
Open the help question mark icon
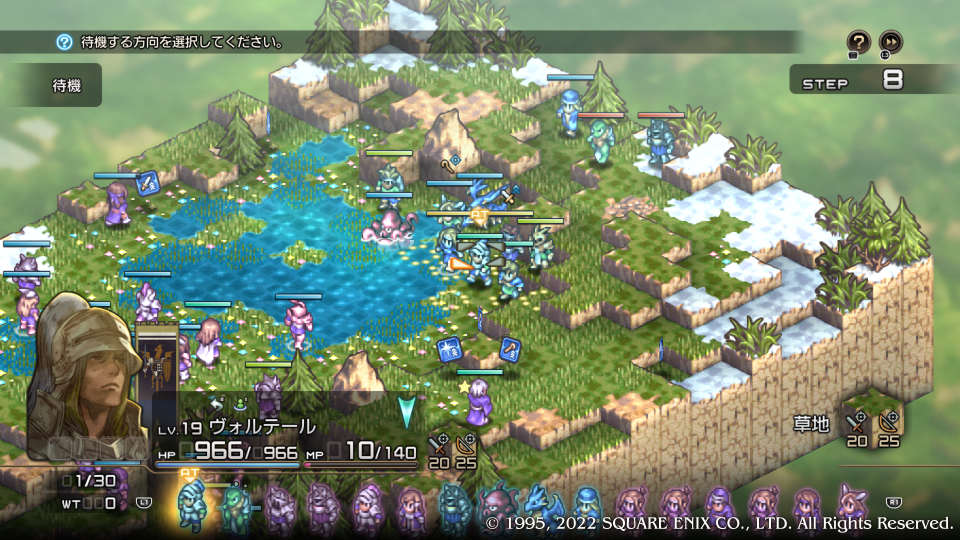[x=859, y=42]
